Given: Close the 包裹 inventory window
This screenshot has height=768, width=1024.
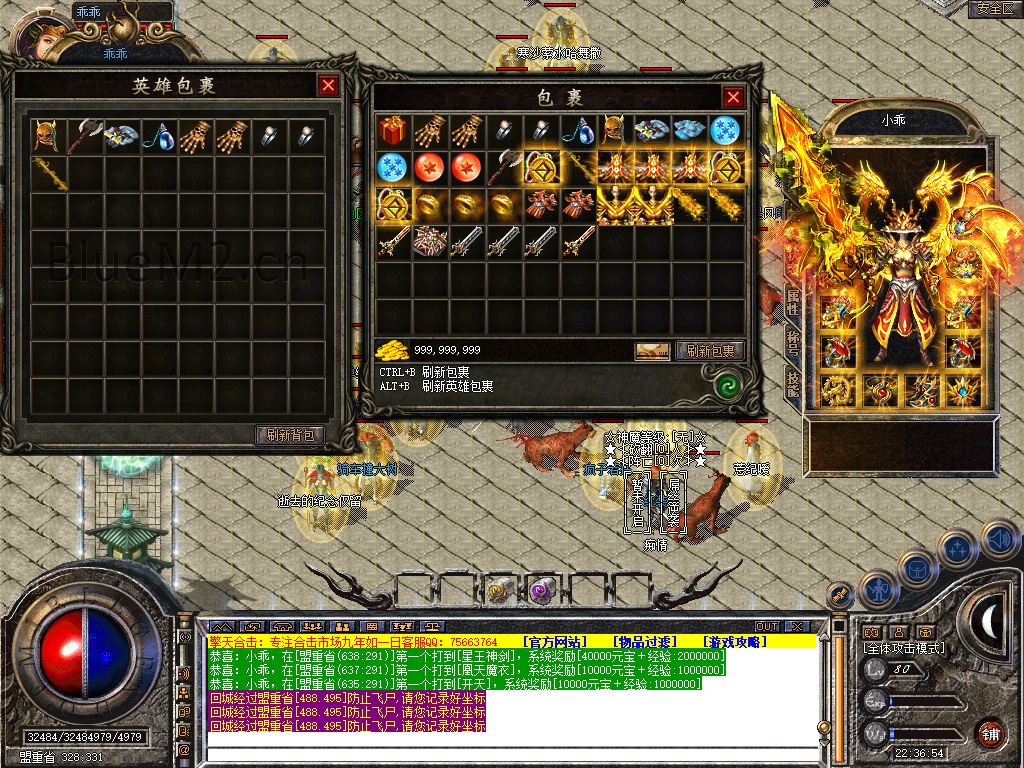Looking at the screenshot, I should point(733,97).
